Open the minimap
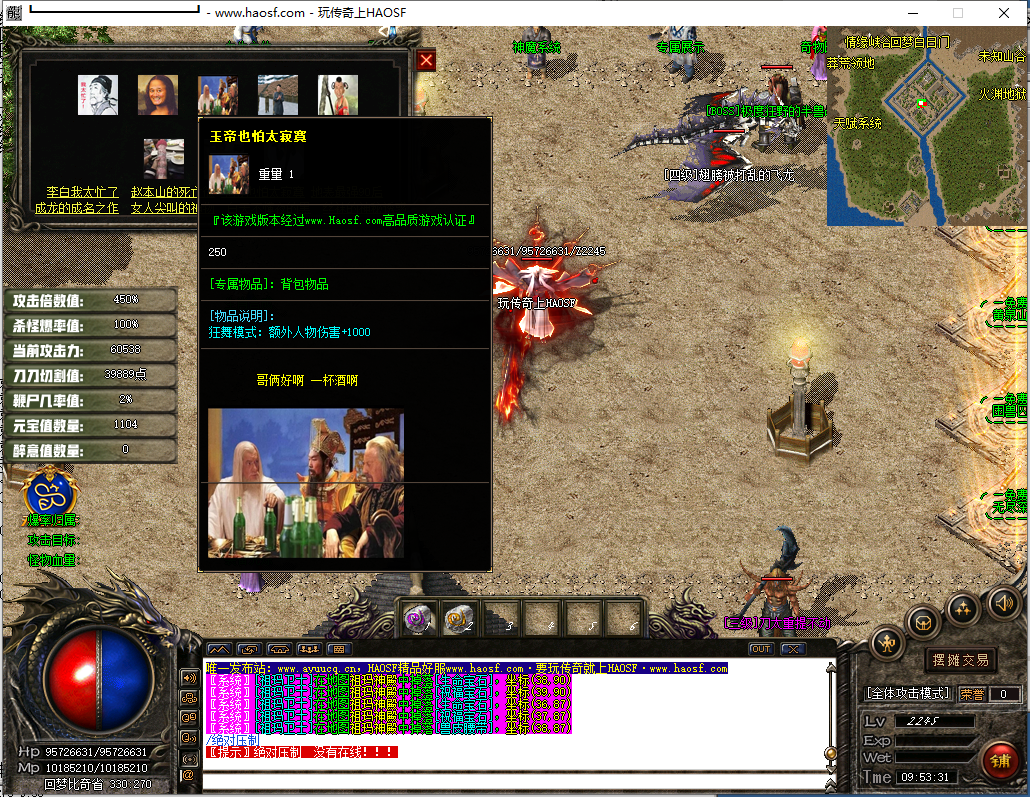The image size is (1030, 797). tap(926, 125)
